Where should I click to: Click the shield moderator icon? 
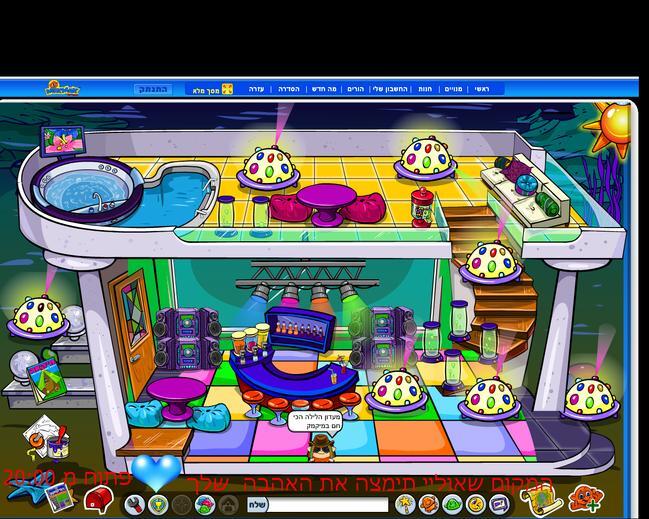158,505
